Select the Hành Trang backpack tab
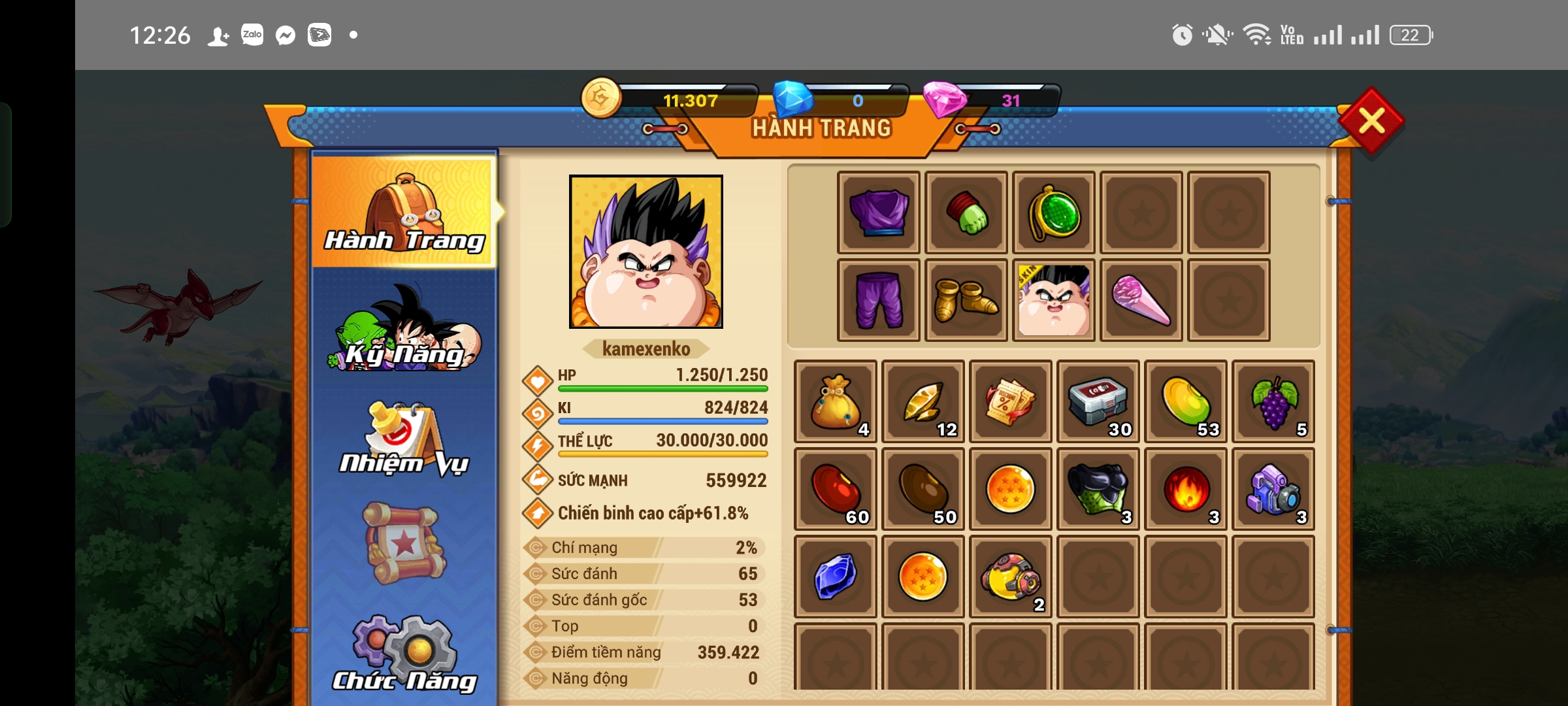 click(404, 211)
